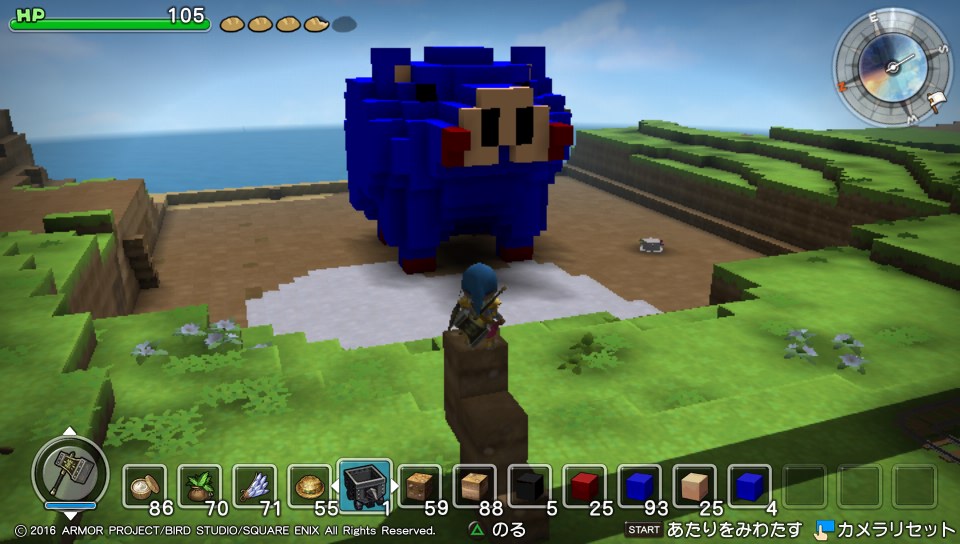Select the food item stack of 86
Image resolution: width=960 pixels, height=544 pixels.
(x=144, y=486)
